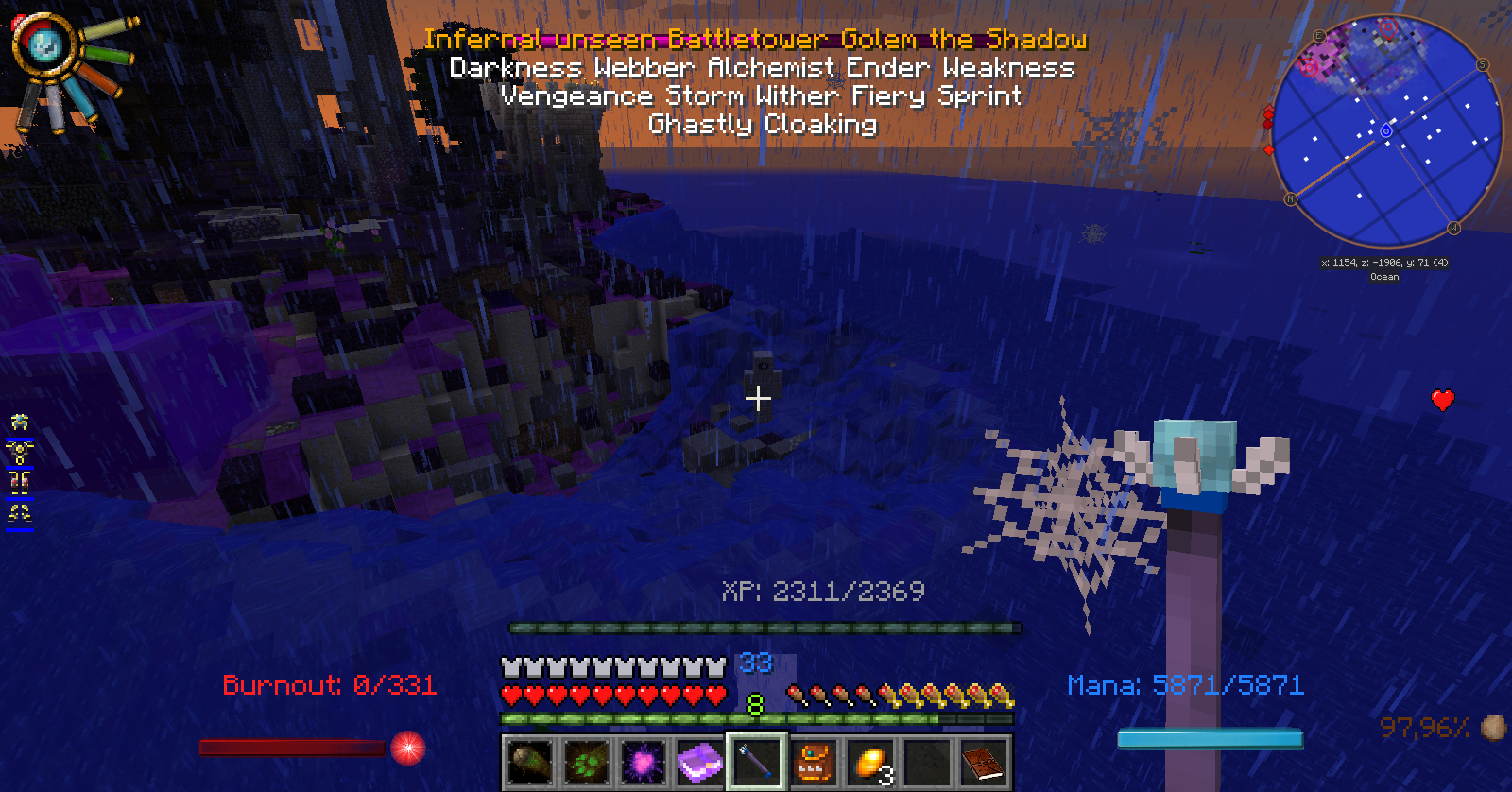Click the leggings armor status icon
The image size is (1512, 792).
tap(20, 482)
